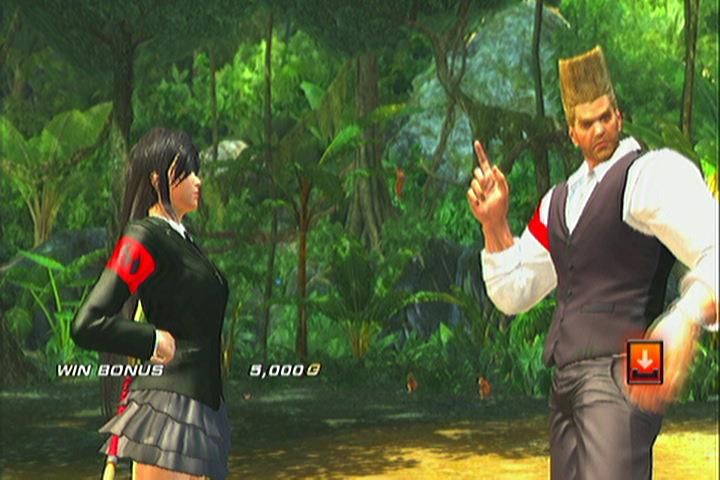Click the orange save icon with down arrow
Screen dimensions: 720x480
tap(644, 361)
